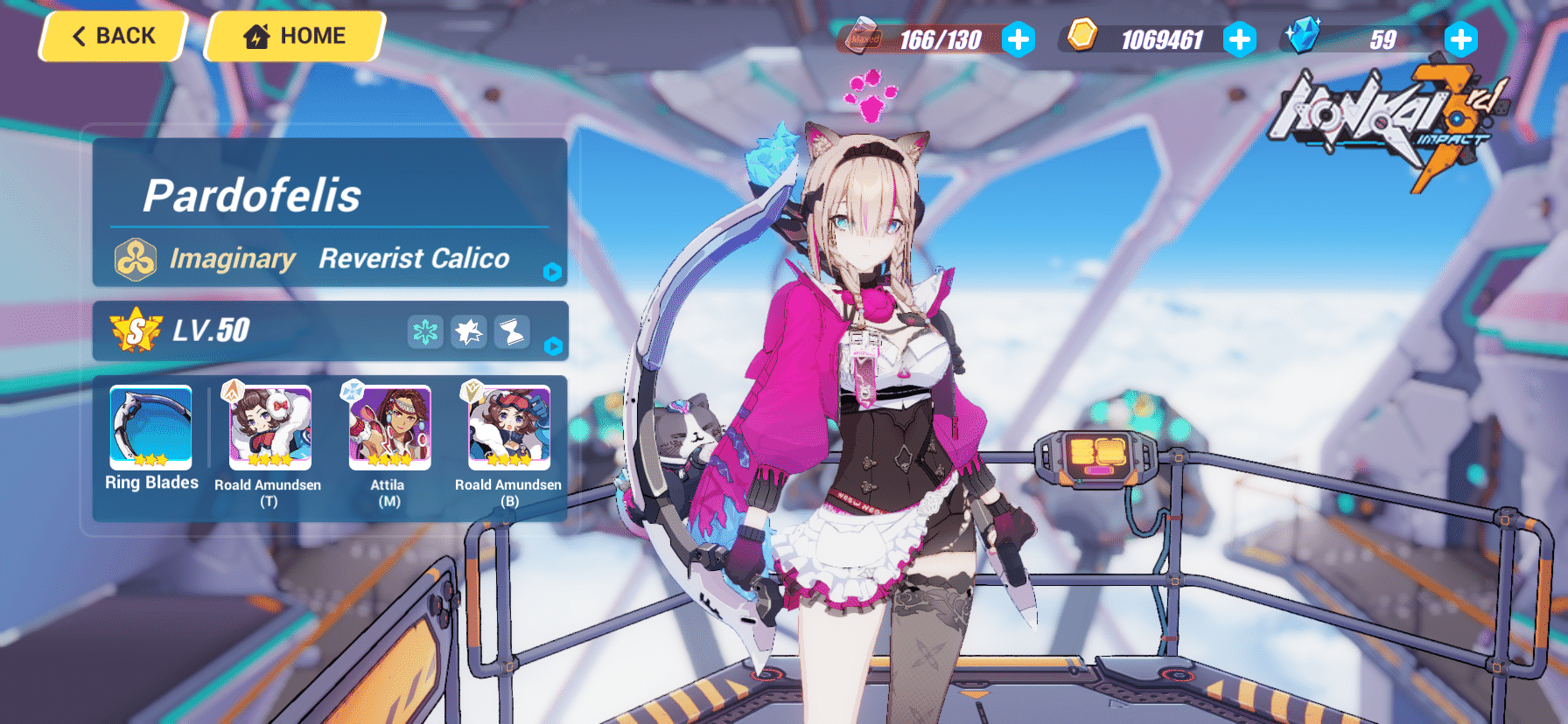
Task: Open the hourglass icon next to LV.50
Action: coord(511,333)
